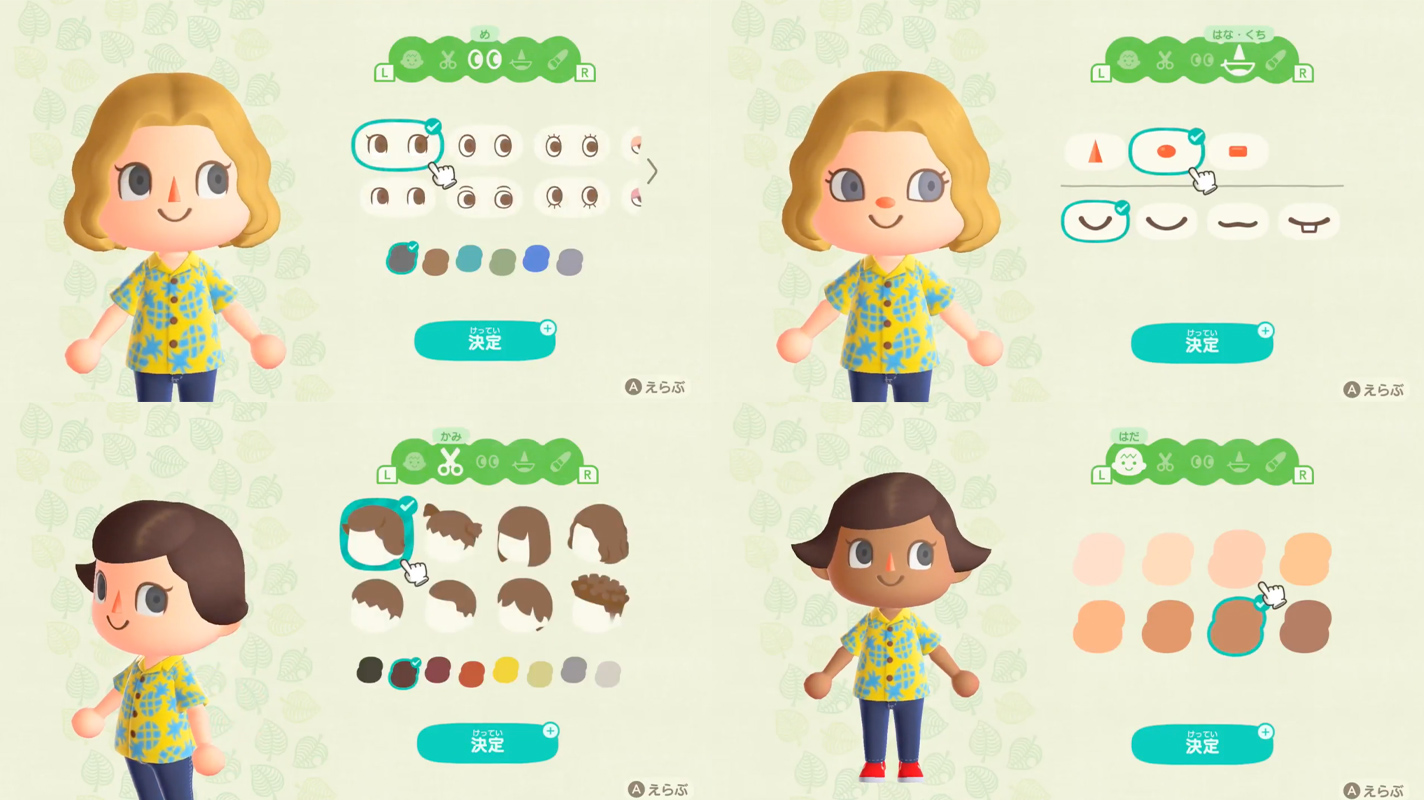The image size is (1424, 800).
Task: Select the darkest skin tone swatch
Action: pyautogui.click(x=1301, y=625)
